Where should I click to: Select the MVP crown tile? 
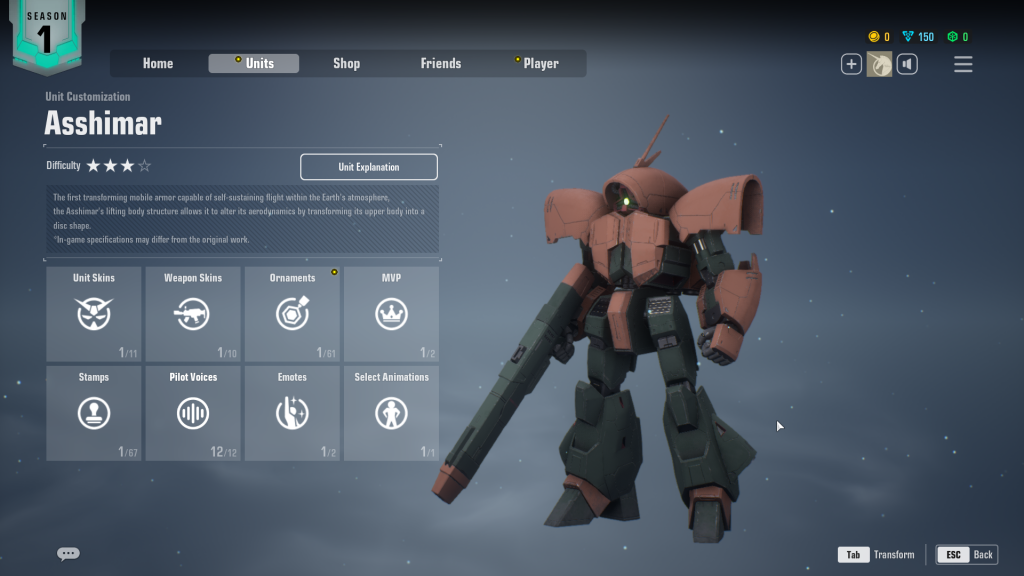click(x=391, y=313)
